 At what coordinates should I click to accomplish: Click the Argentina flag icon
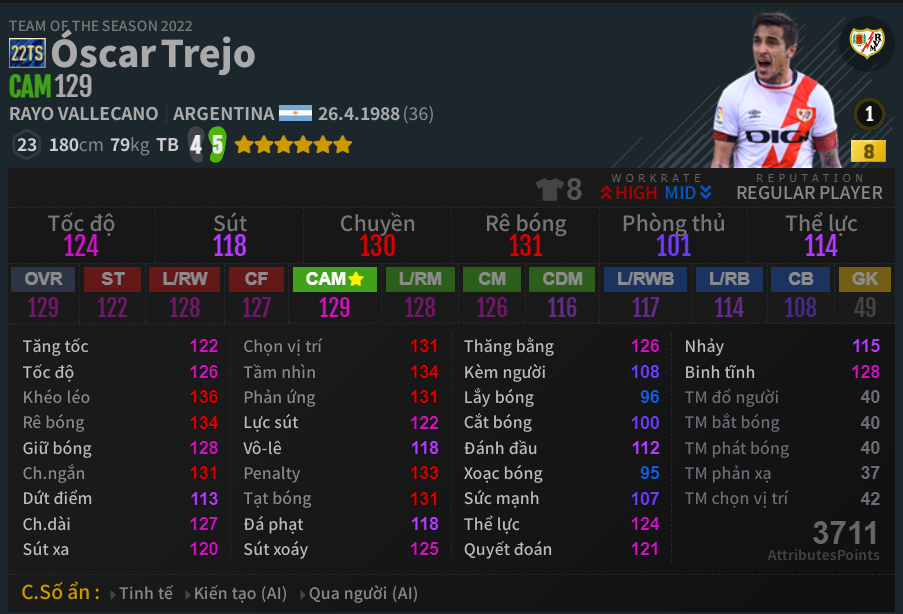296,114
